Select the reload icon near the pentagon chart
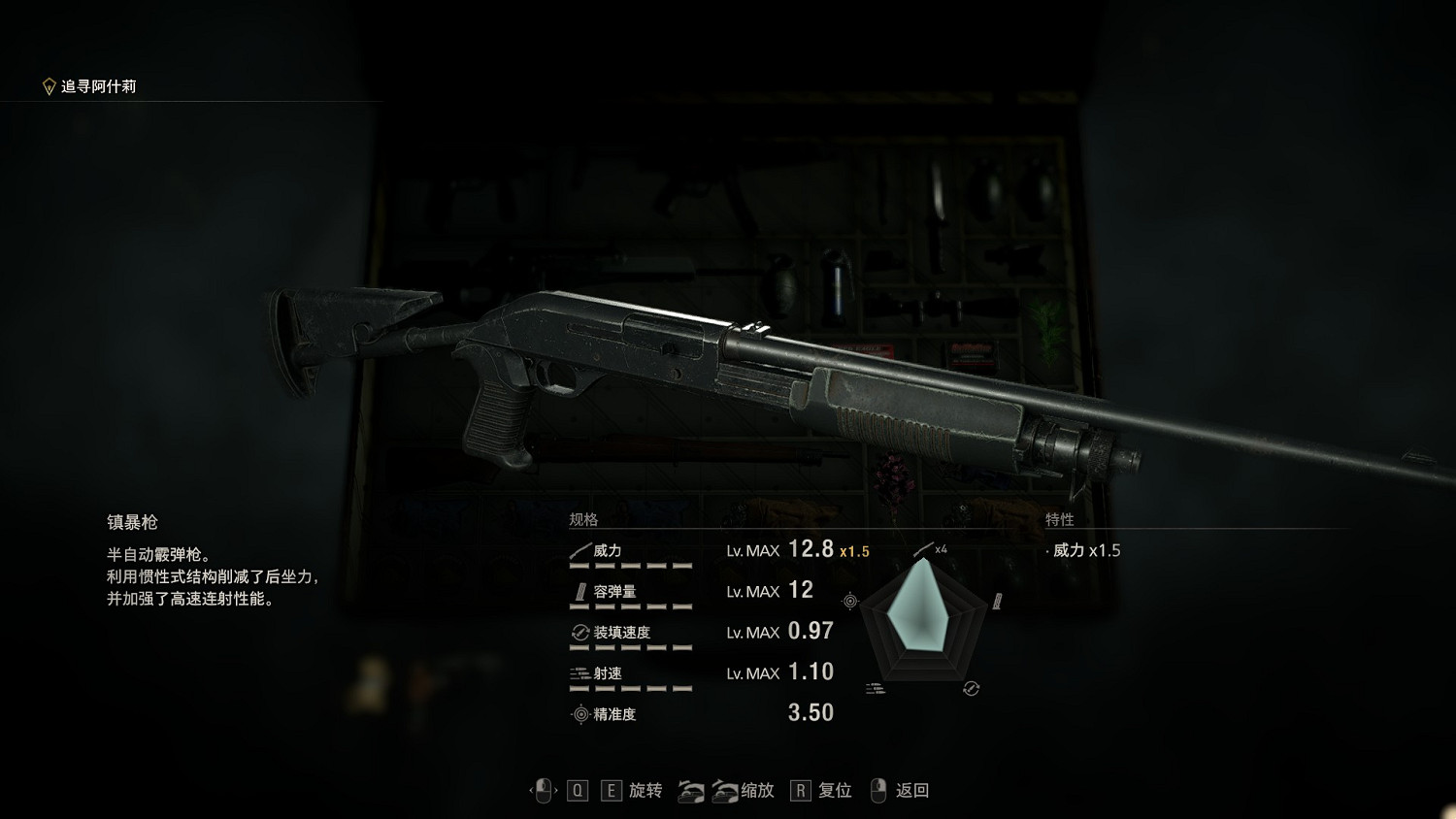 click(970, 686)
